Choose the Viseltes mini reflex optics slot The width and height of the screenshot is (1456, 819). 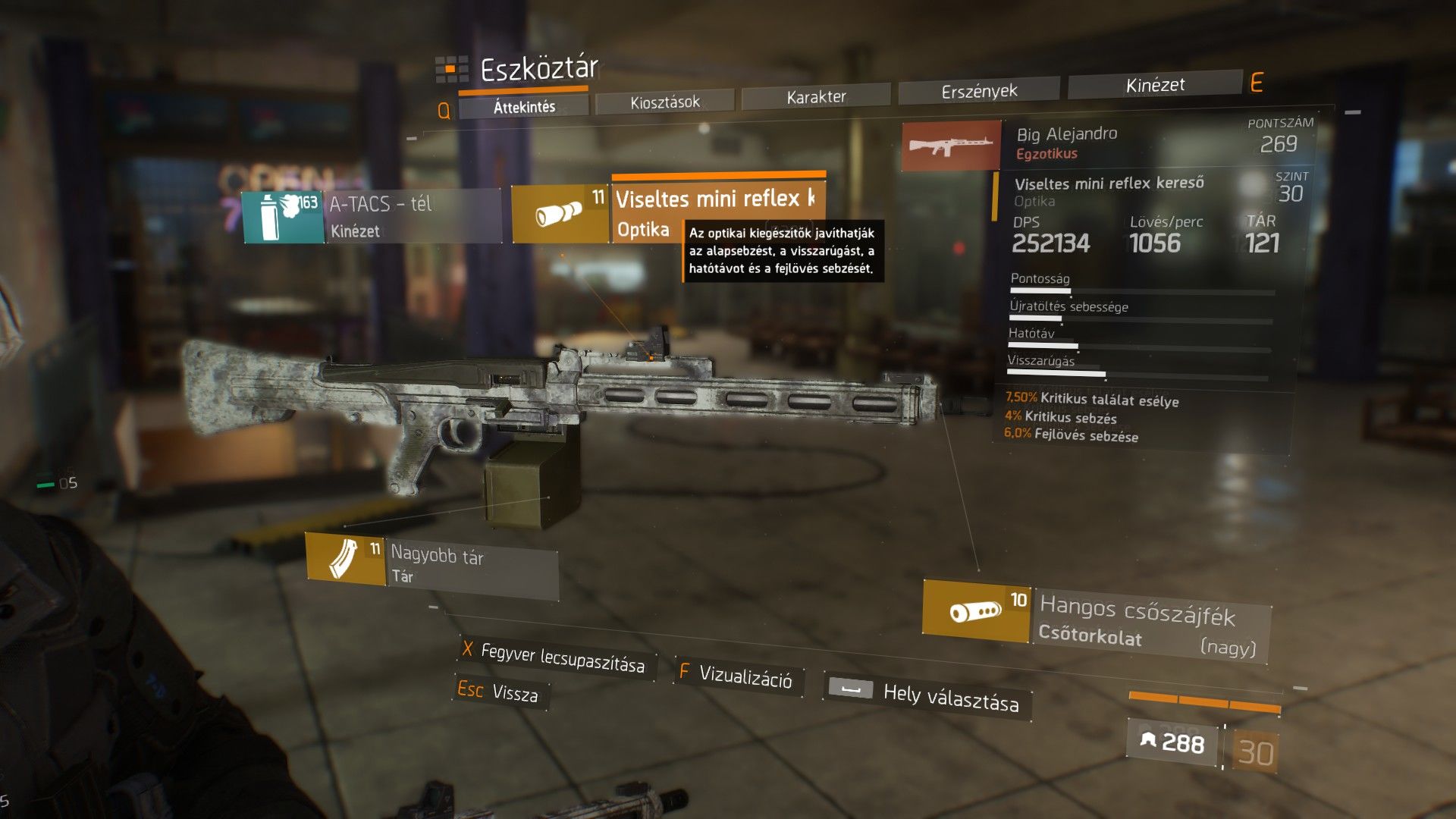pyautogui.click(x=667, y=207)
